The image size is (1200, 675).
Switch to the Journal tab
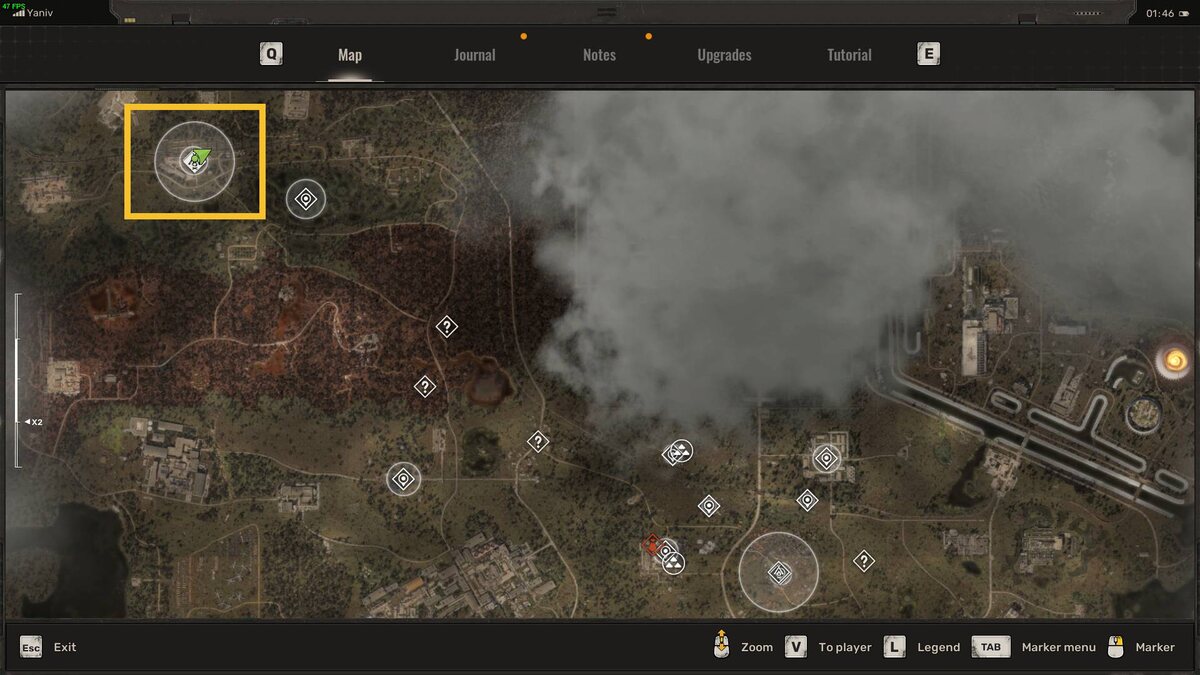tap(474, 55)
